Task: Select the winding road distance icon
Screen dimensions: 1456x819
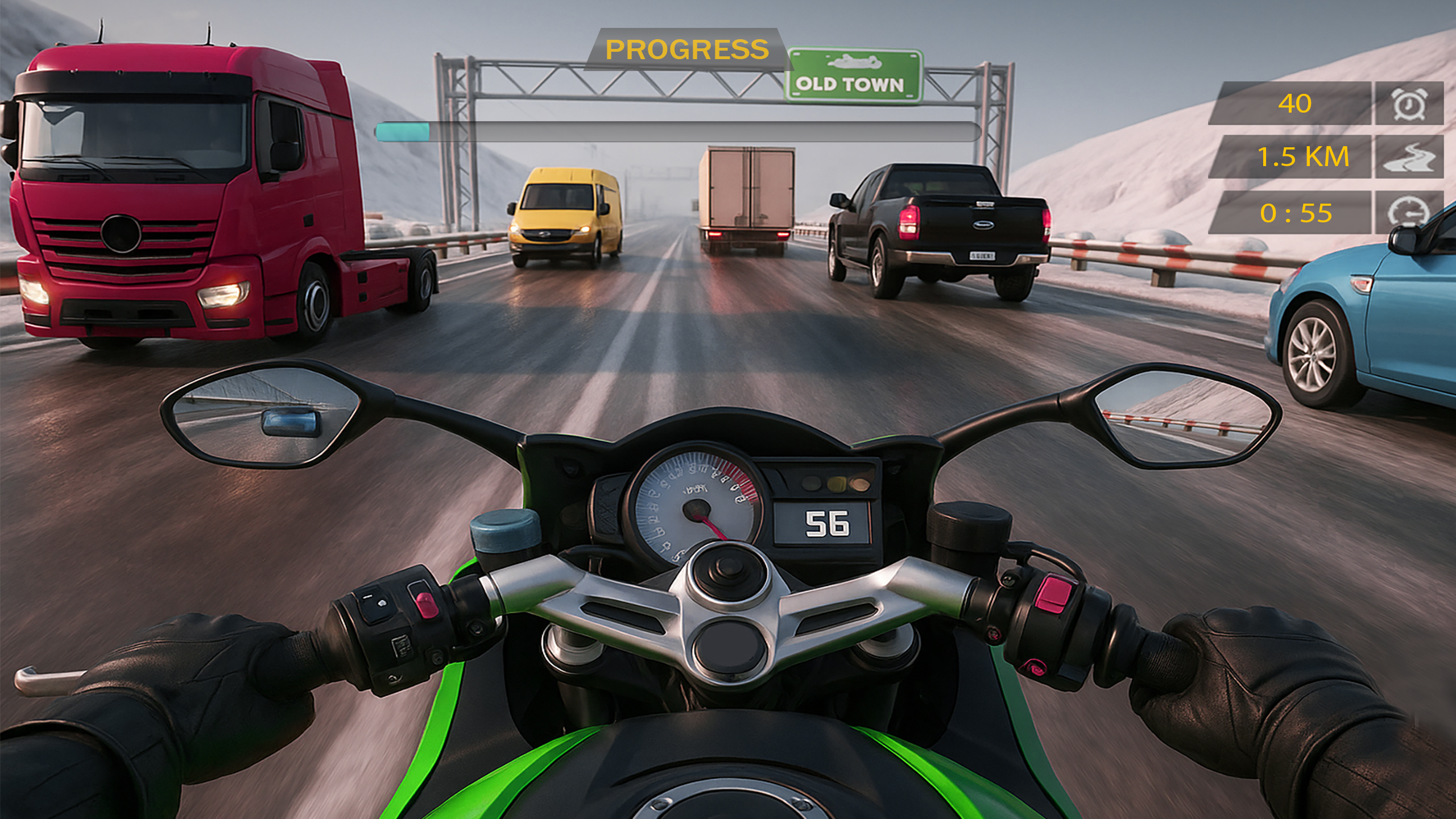Action: [1409, 157]
